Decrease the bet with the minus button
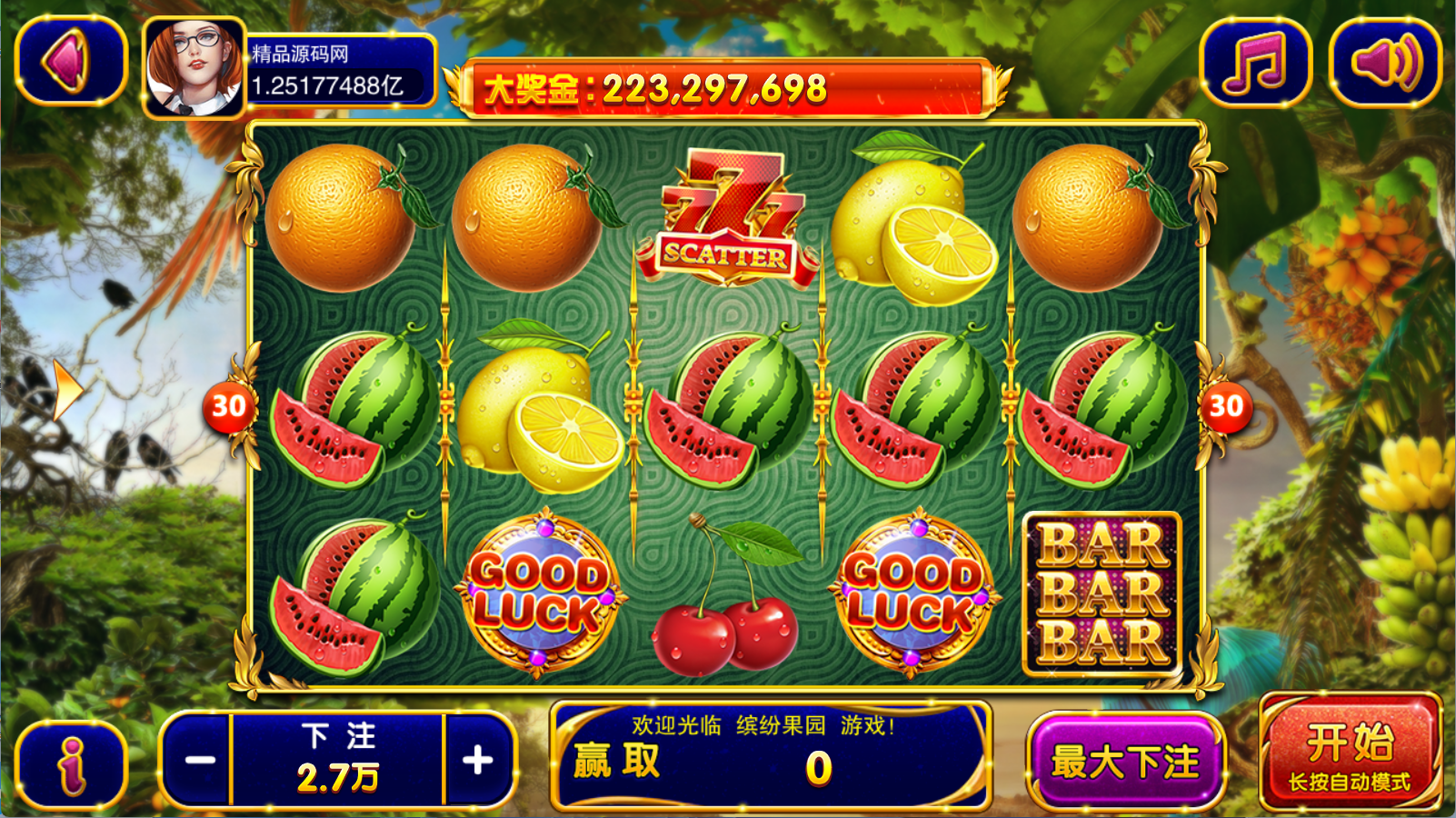 pos(199,760)
